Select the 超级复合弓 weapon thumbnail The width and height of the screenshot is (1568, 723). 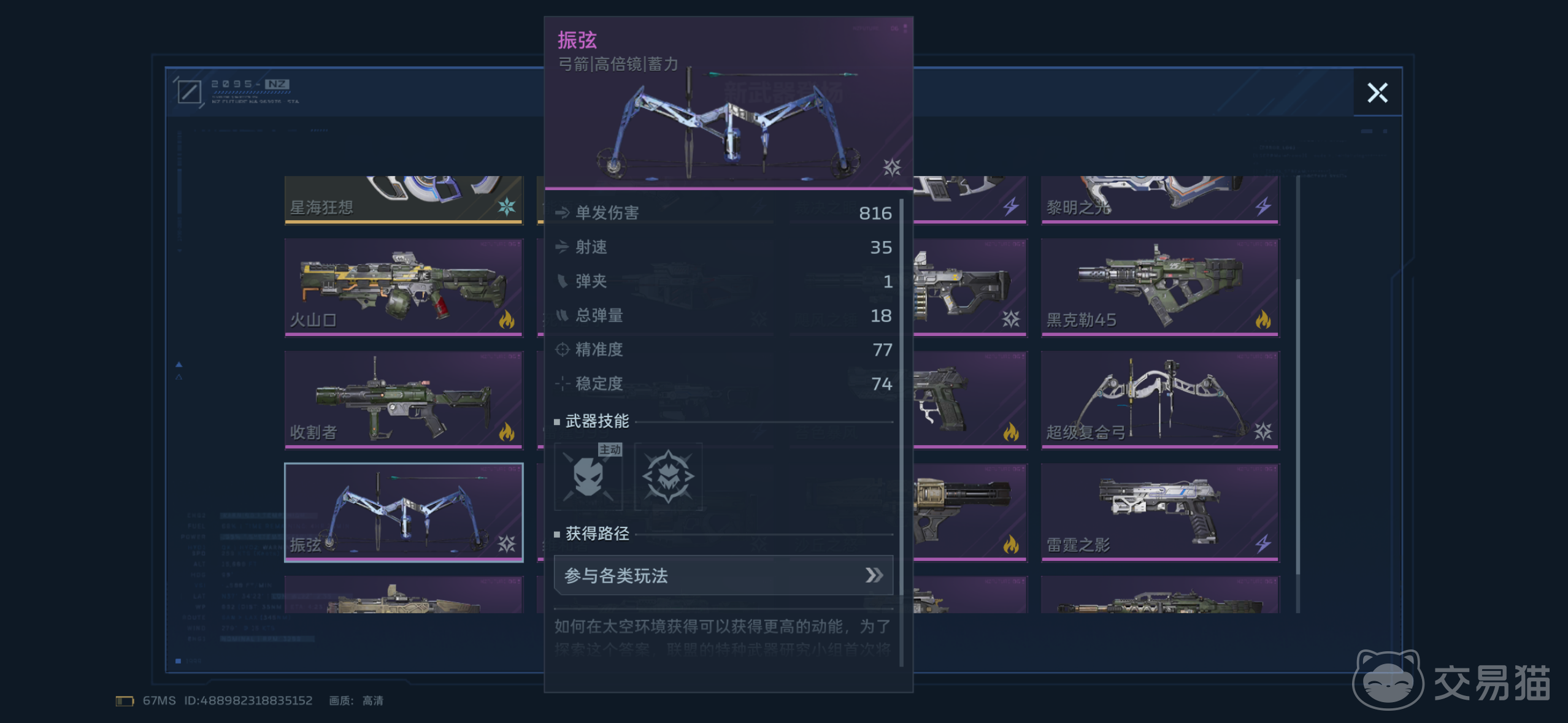1159,399
